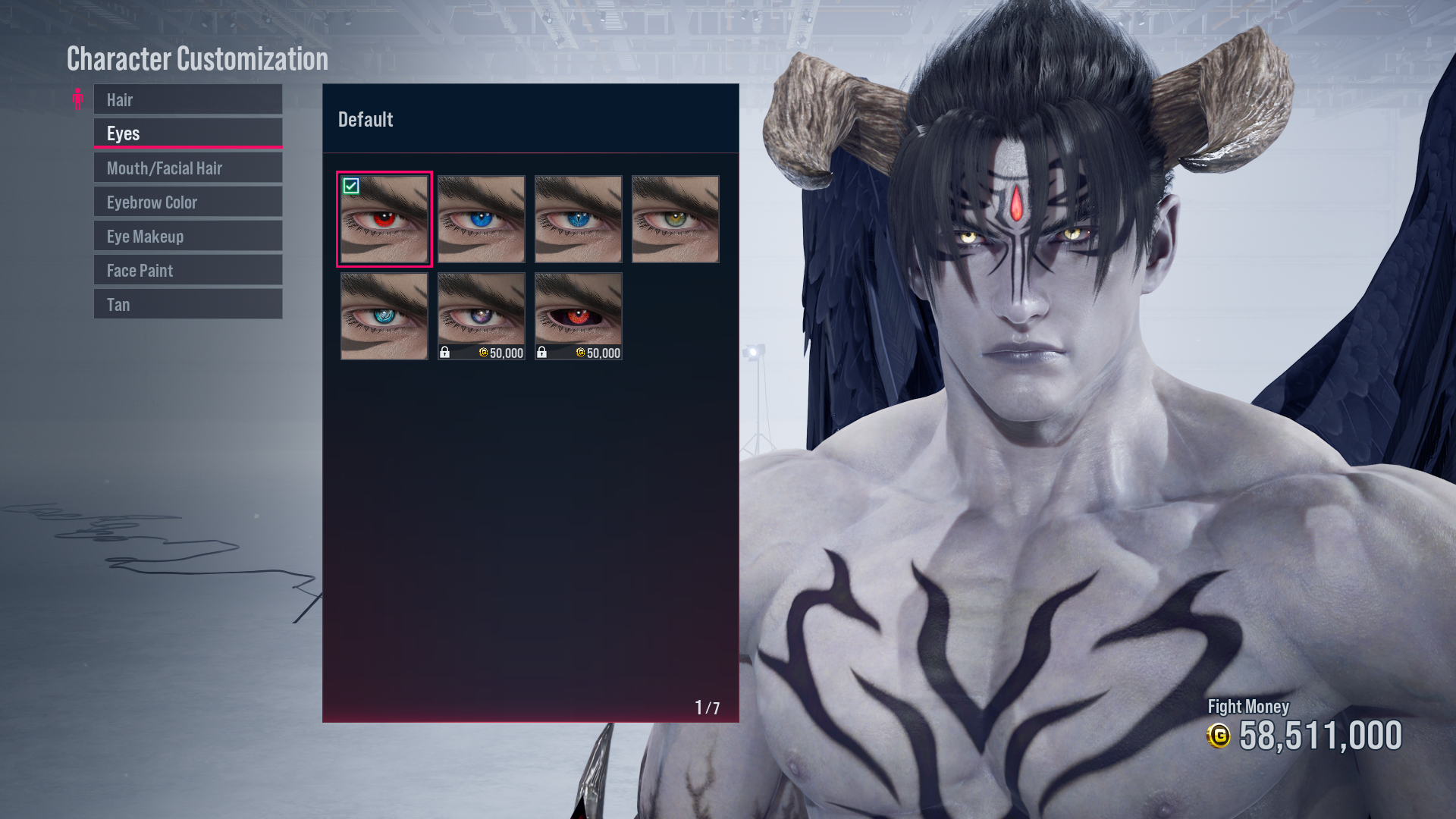Click the checkmark on the selected eyes
Screen dimensions: 1456x819
click(351, 186)
